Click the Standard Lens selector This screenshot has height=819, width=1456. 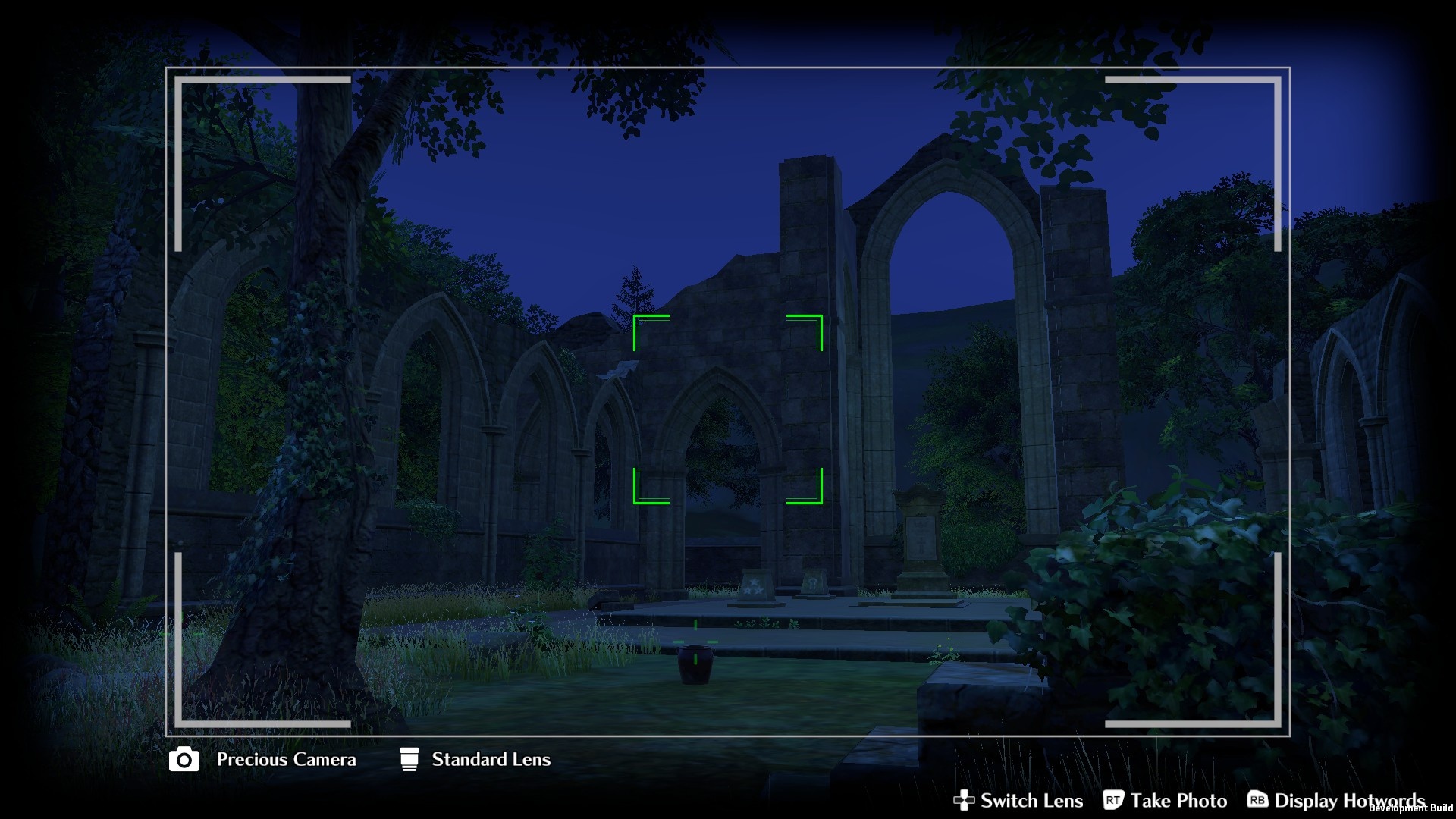(x=475, y=759)
